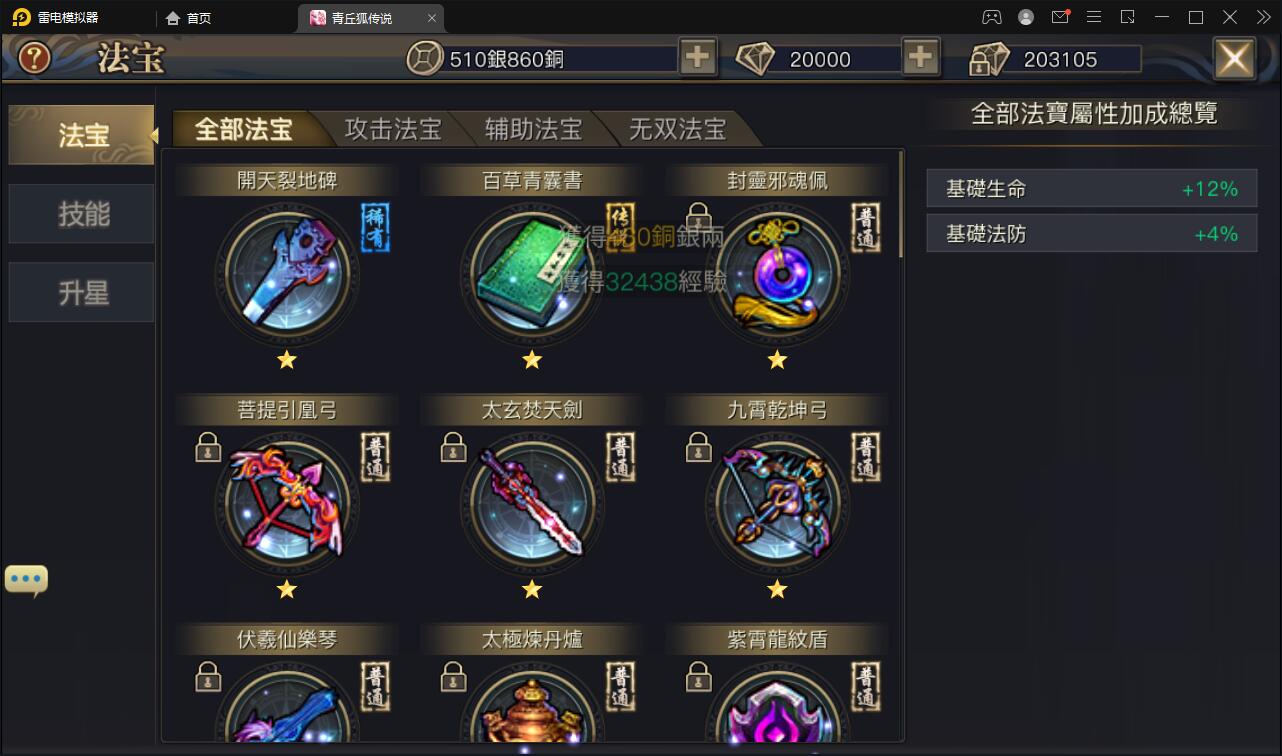1282x756 pixels.
Task: Open the 太玄焚天劍 sword treasure
Action: click(532, 505)
